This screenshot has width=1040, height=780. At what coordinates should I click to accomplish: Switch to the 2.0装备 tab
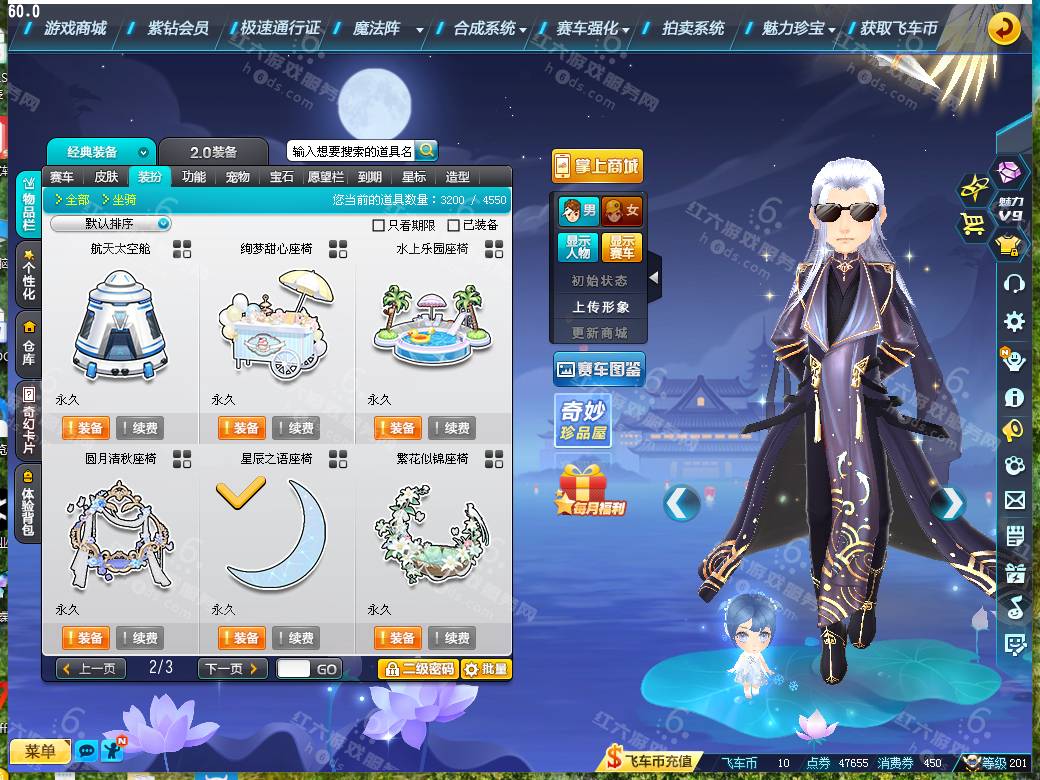(x=214, y=152)
